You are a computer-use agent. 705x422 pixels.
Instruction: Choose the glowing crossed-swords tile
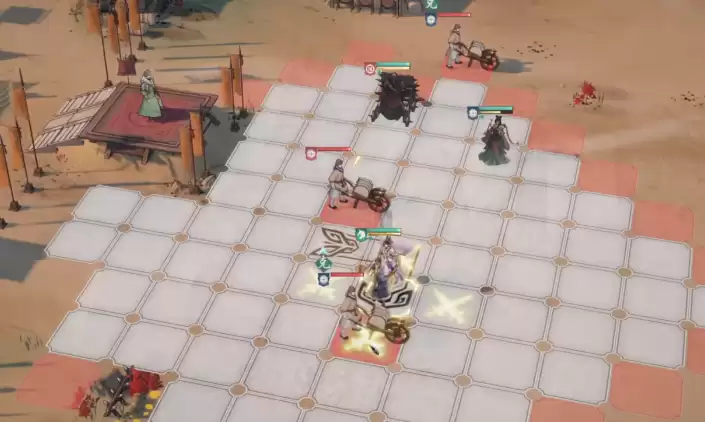coord(448,304)
